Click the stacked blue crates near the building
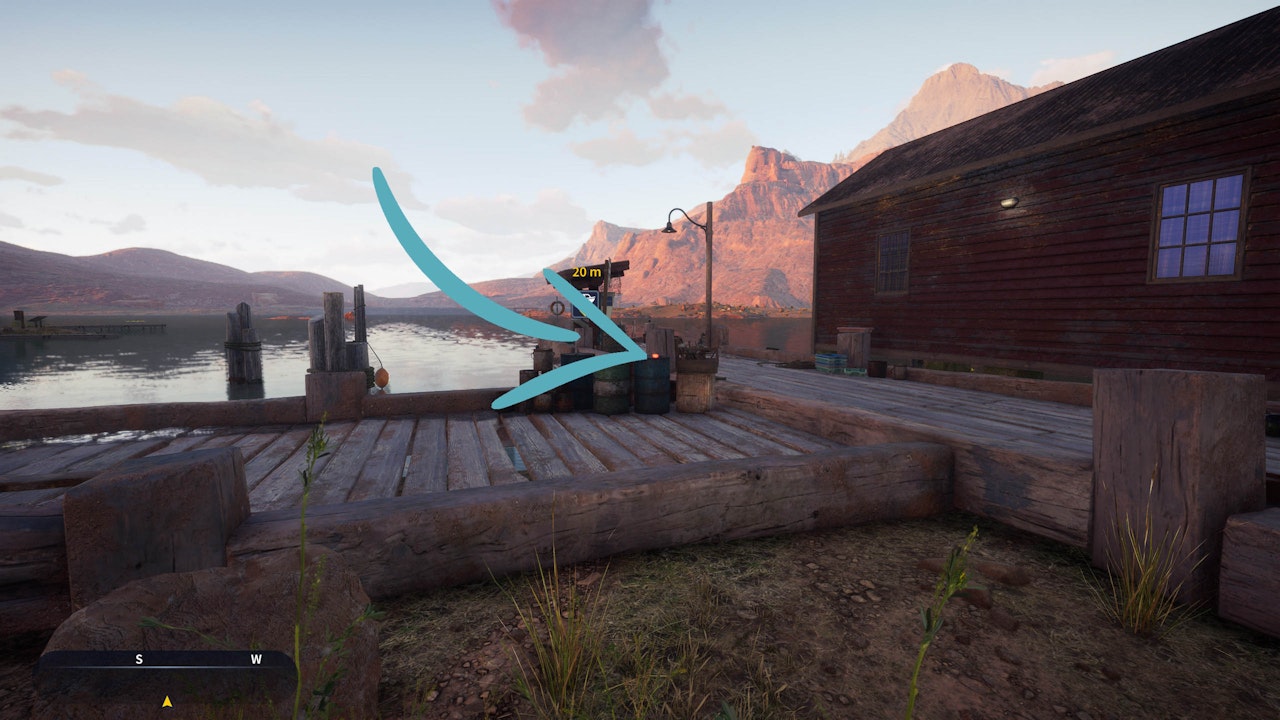Screen dimensions: 1280x720 tap(829, 359)
